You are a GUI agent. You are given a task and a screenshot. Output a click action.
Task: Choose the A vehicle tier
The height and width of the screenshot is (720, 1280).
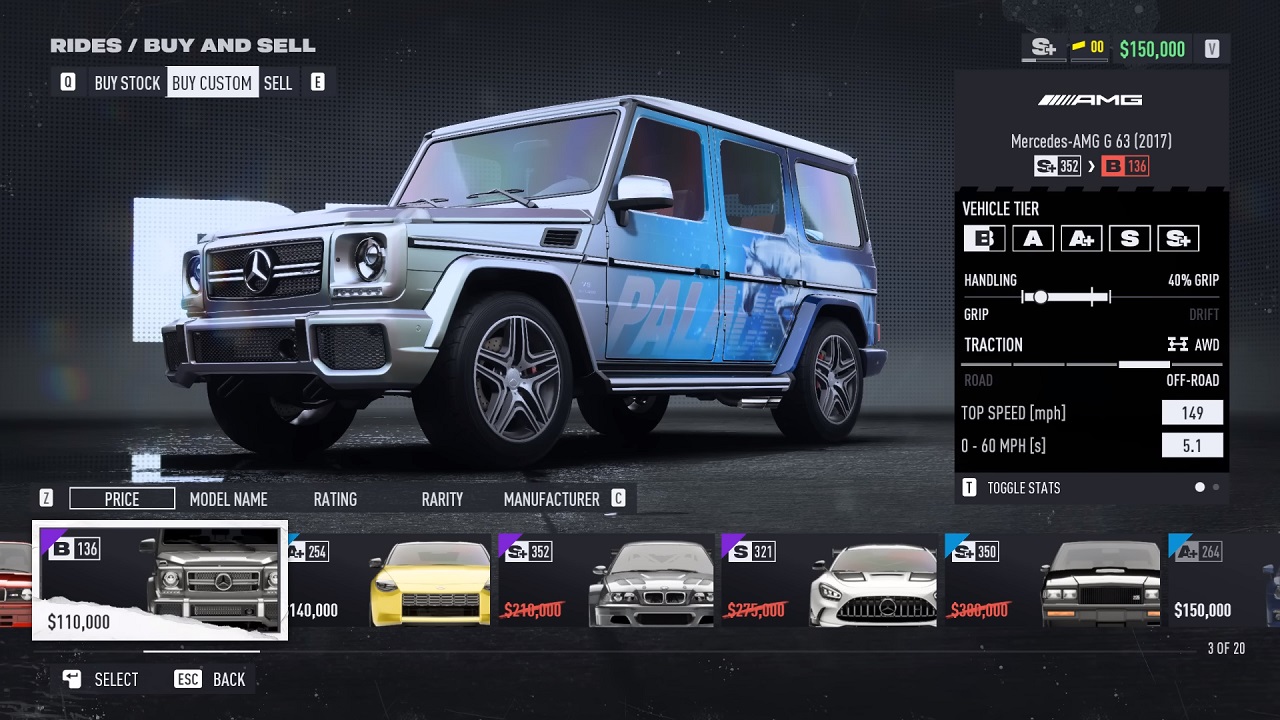(x=1032, y=239)
